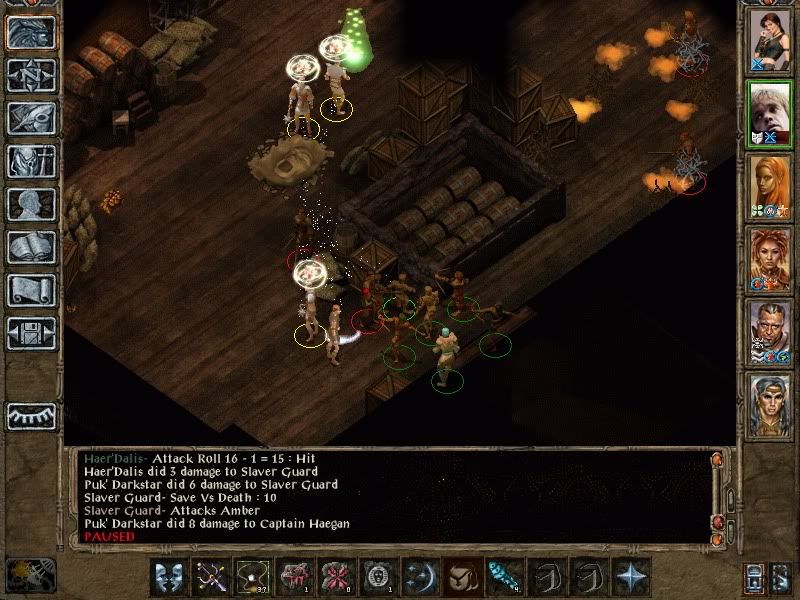The width and height of the screenshot is (800, 600).
Task: Open the inventory screen
Action: pos(31,161)
